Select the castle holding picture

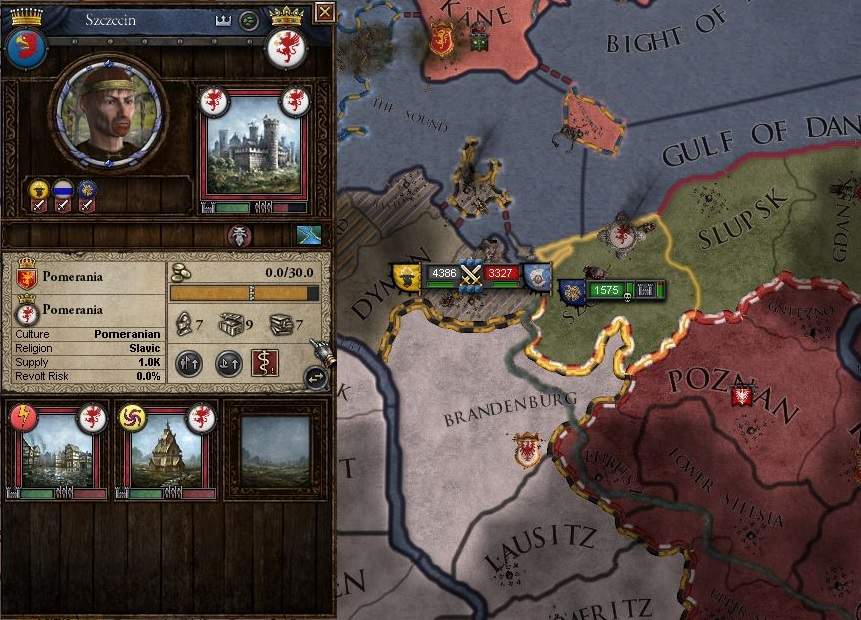tap(253, 146)
